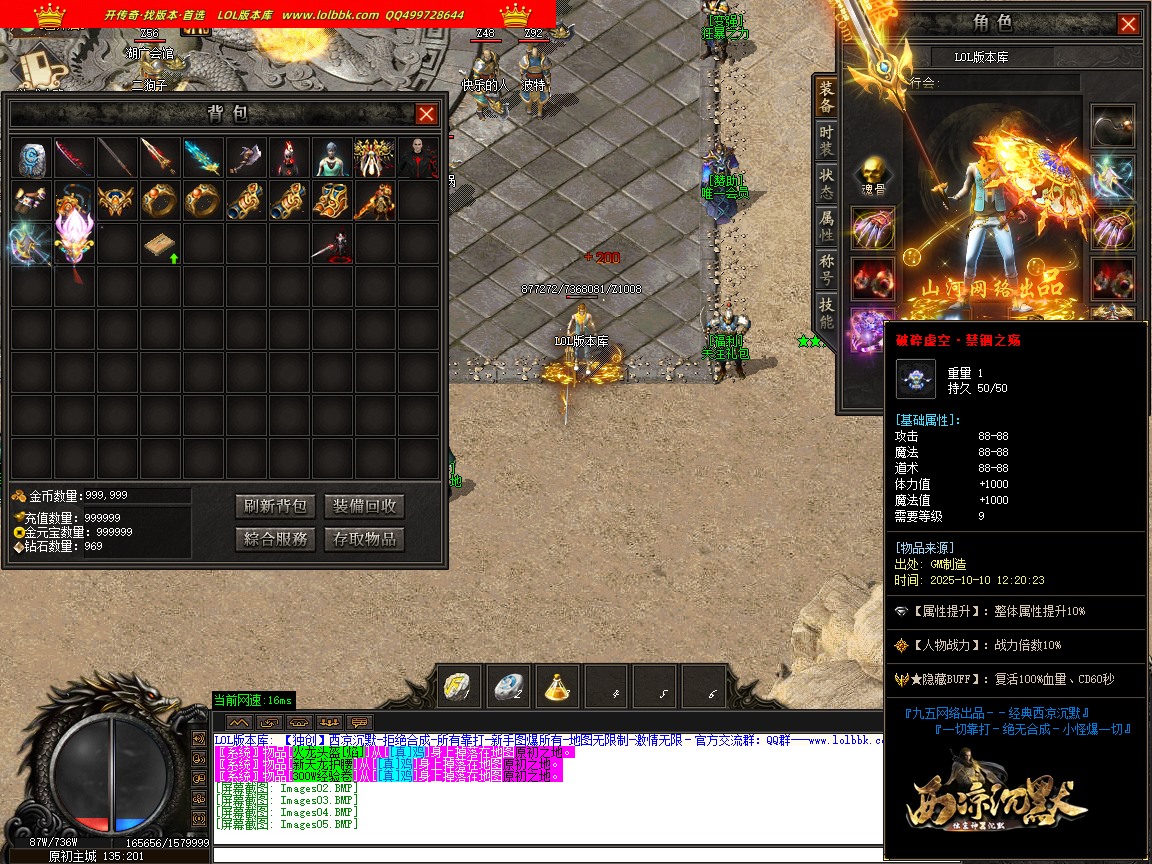Close the 背包 backpack window
Viewport: 1152px width, 864px height.
(426, 114)
